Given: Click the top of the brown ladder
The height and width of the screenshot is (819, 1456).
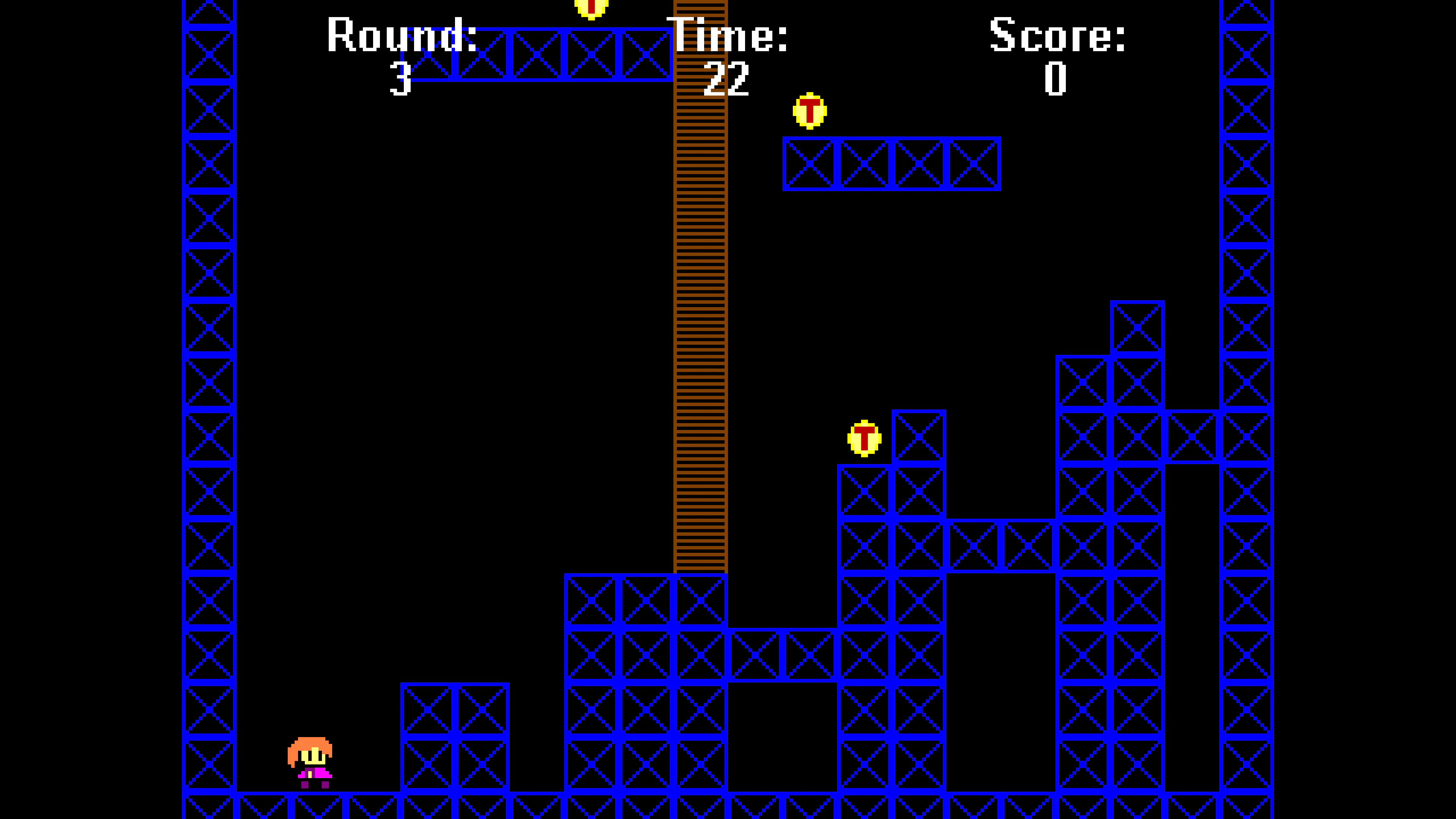Looking at the screenshot, I should coord(701,11).
